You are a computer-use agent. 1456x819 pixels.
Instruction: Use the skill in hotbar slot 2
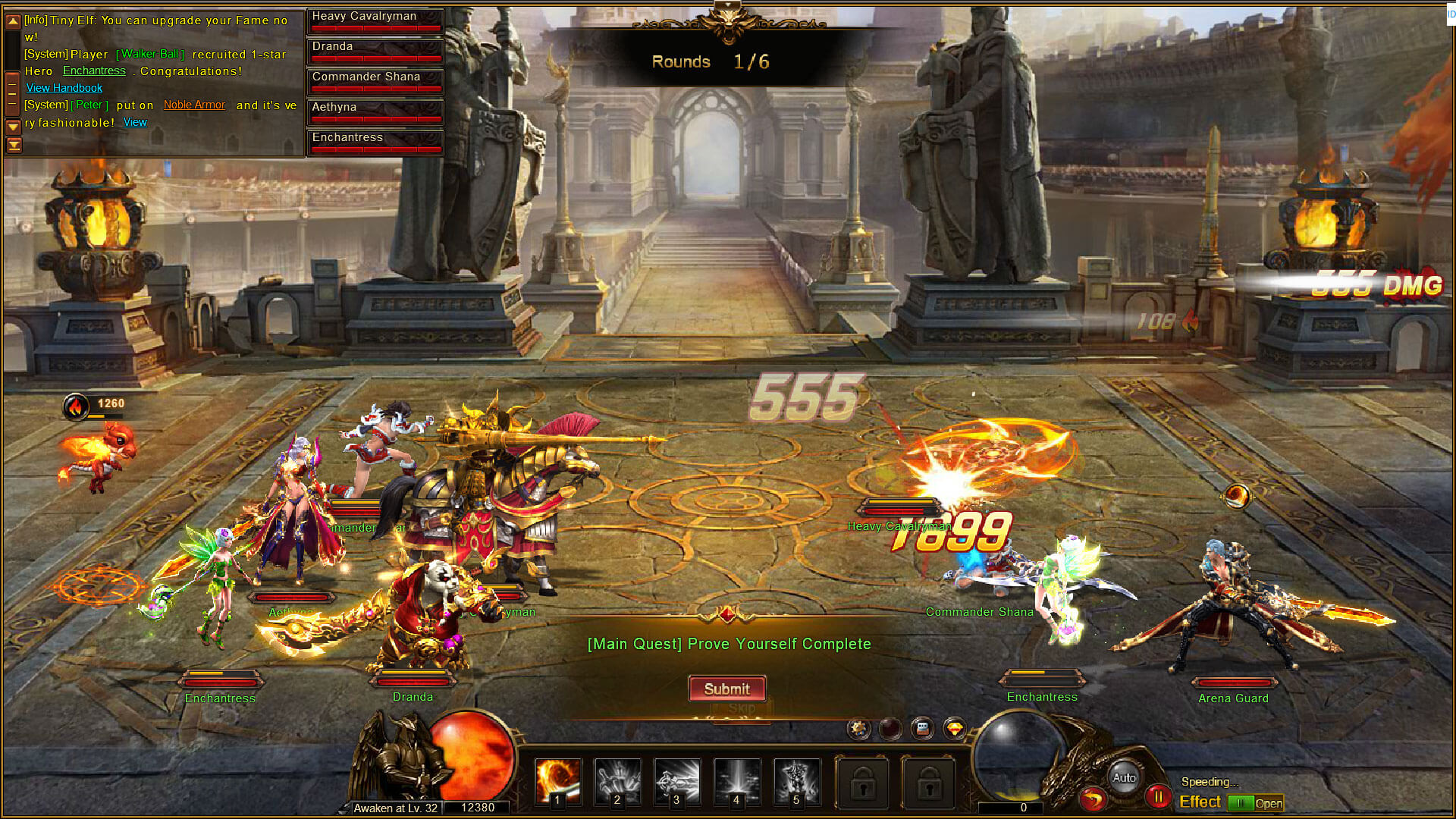(617, 780)
